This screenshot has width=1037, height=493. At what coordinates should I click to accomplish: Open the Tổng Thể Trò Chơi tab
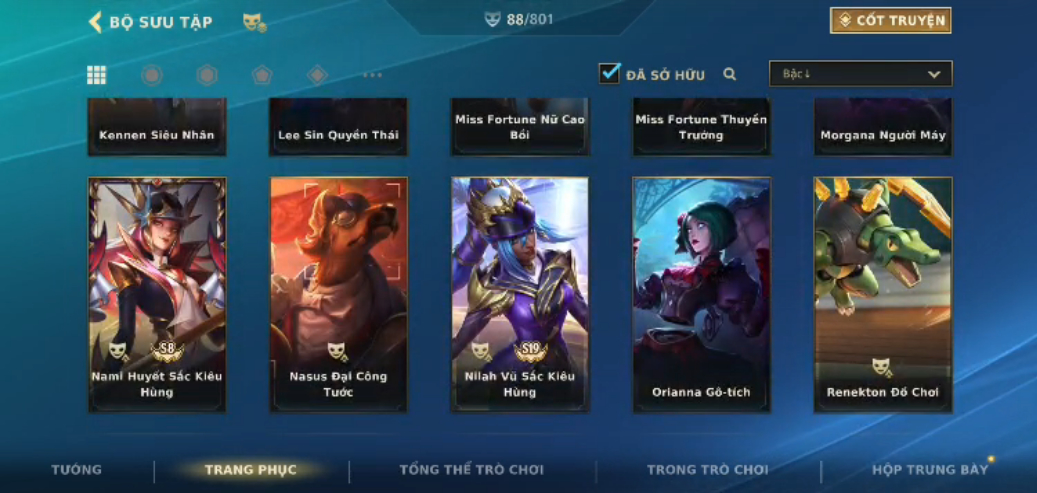472,470
